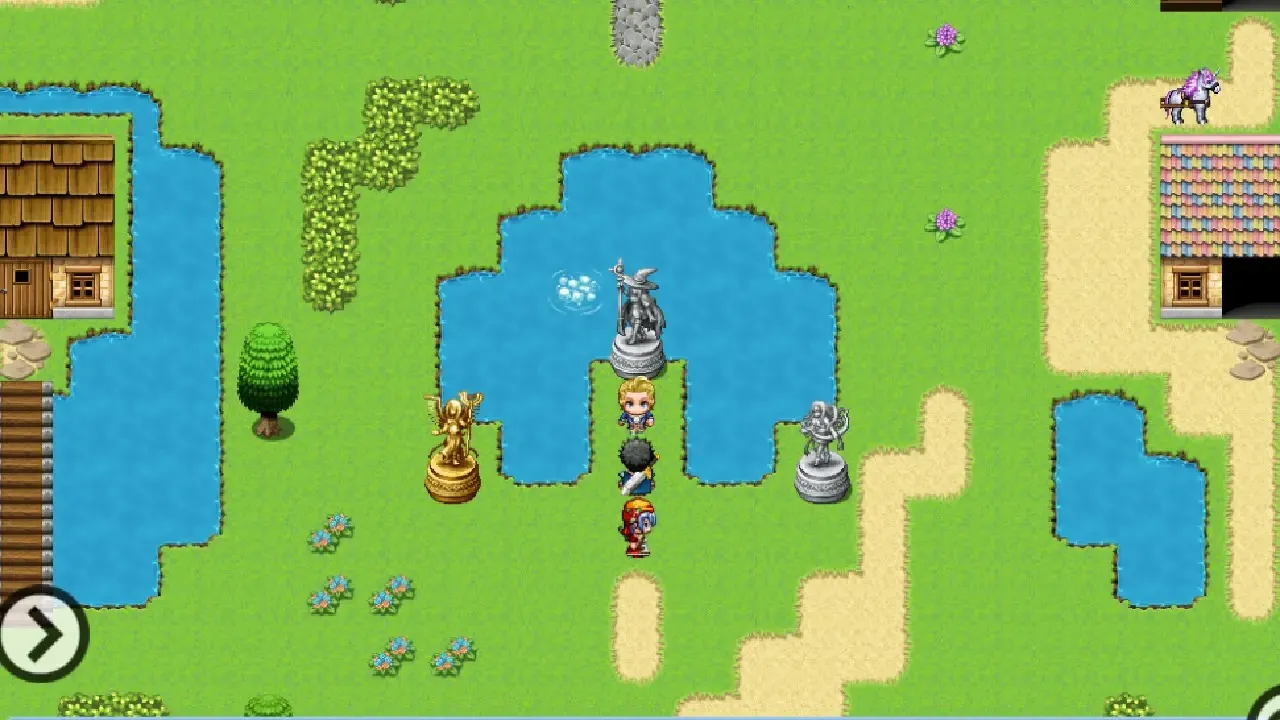Select the blonde hero leading the party
The height and width of the screenshot is (720, 1280).
637,405
